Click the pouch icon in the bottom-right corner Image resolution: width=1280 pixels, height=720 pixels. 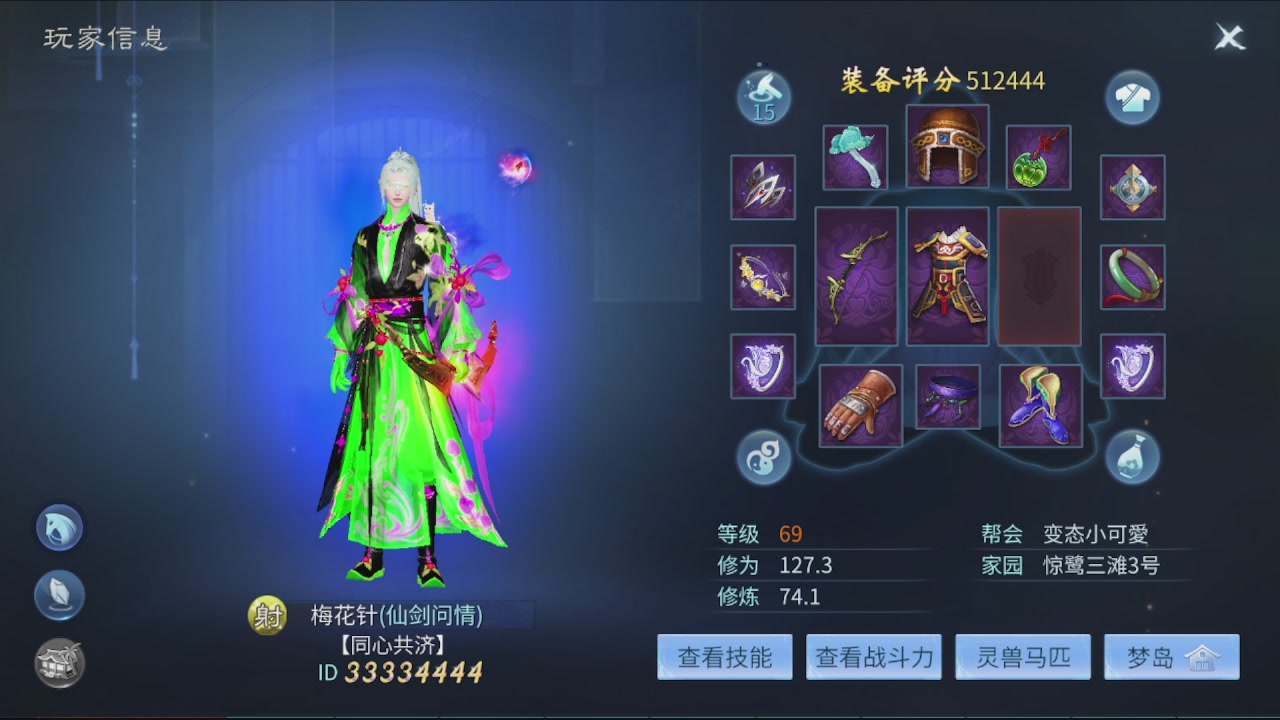1133,457
